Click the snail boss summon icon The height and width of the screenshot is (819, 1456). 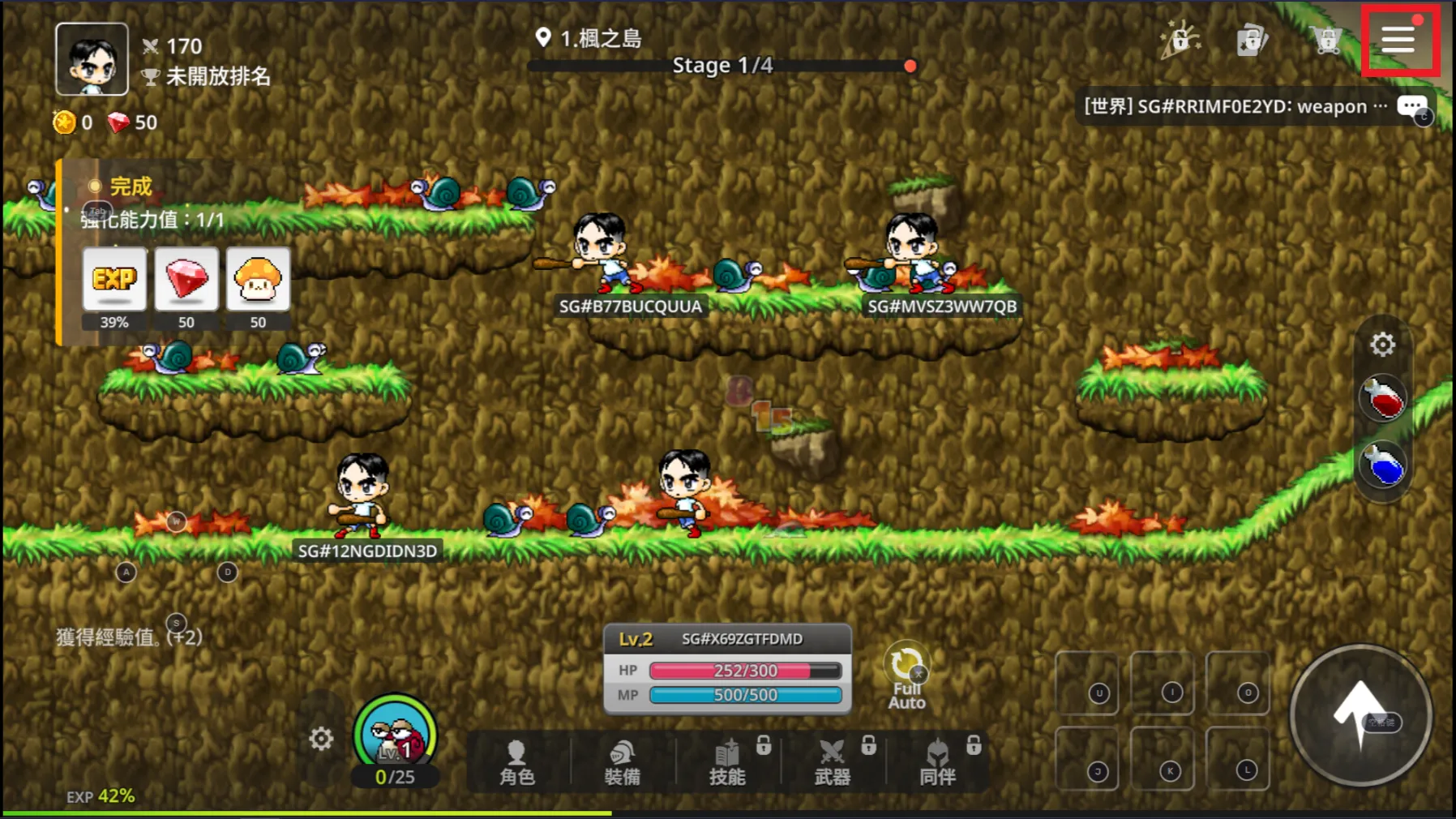pos(396,735)
